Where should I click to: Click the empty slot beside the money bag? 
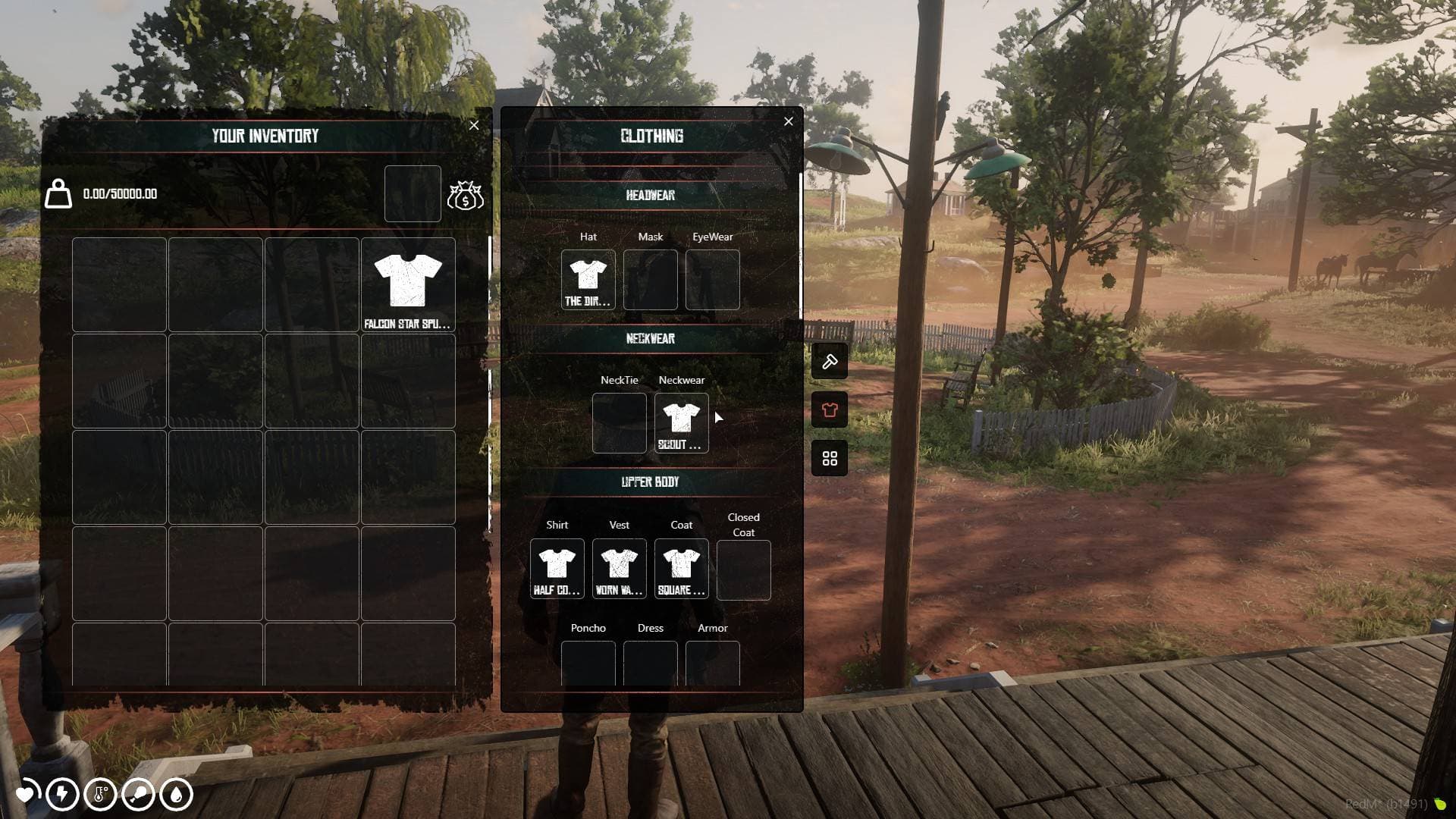(x=413, y=194)
